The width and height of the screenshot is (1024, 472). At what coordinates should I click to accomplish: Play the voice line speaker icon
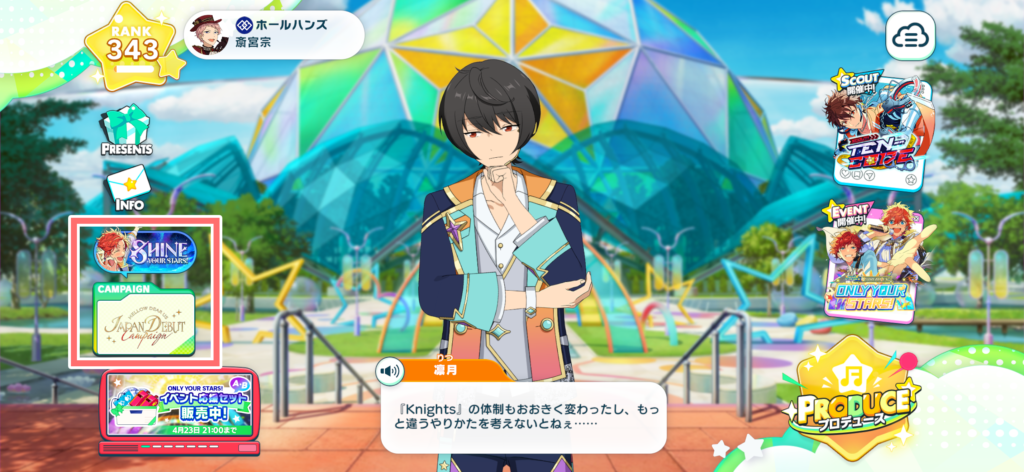pos(390,371)
